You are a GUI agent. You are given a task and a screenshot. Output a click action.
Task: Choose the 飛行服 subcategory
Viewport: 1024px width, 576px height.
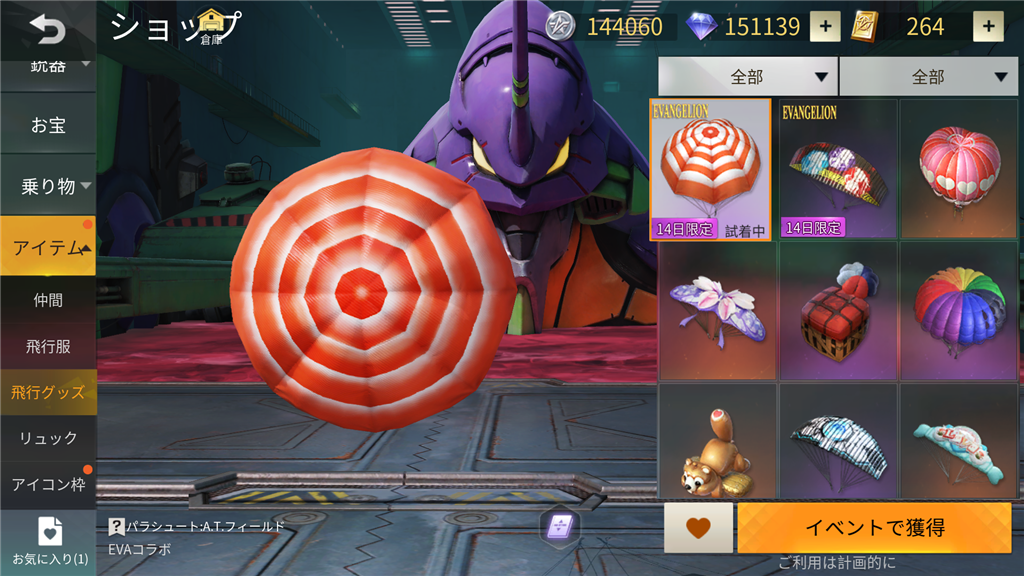click(48, 346)
